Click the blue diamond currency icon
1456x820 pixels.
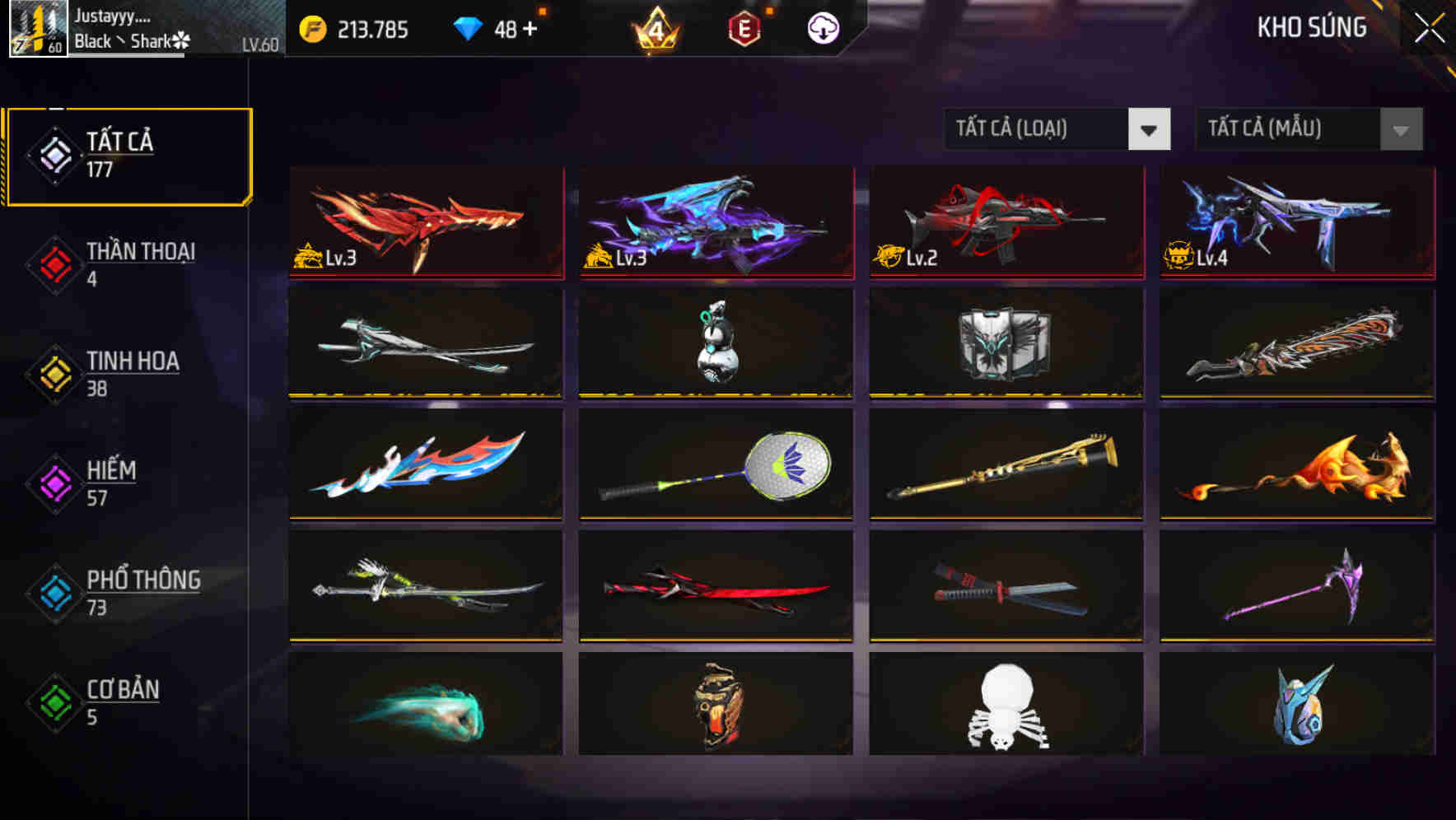click(468, 27)
